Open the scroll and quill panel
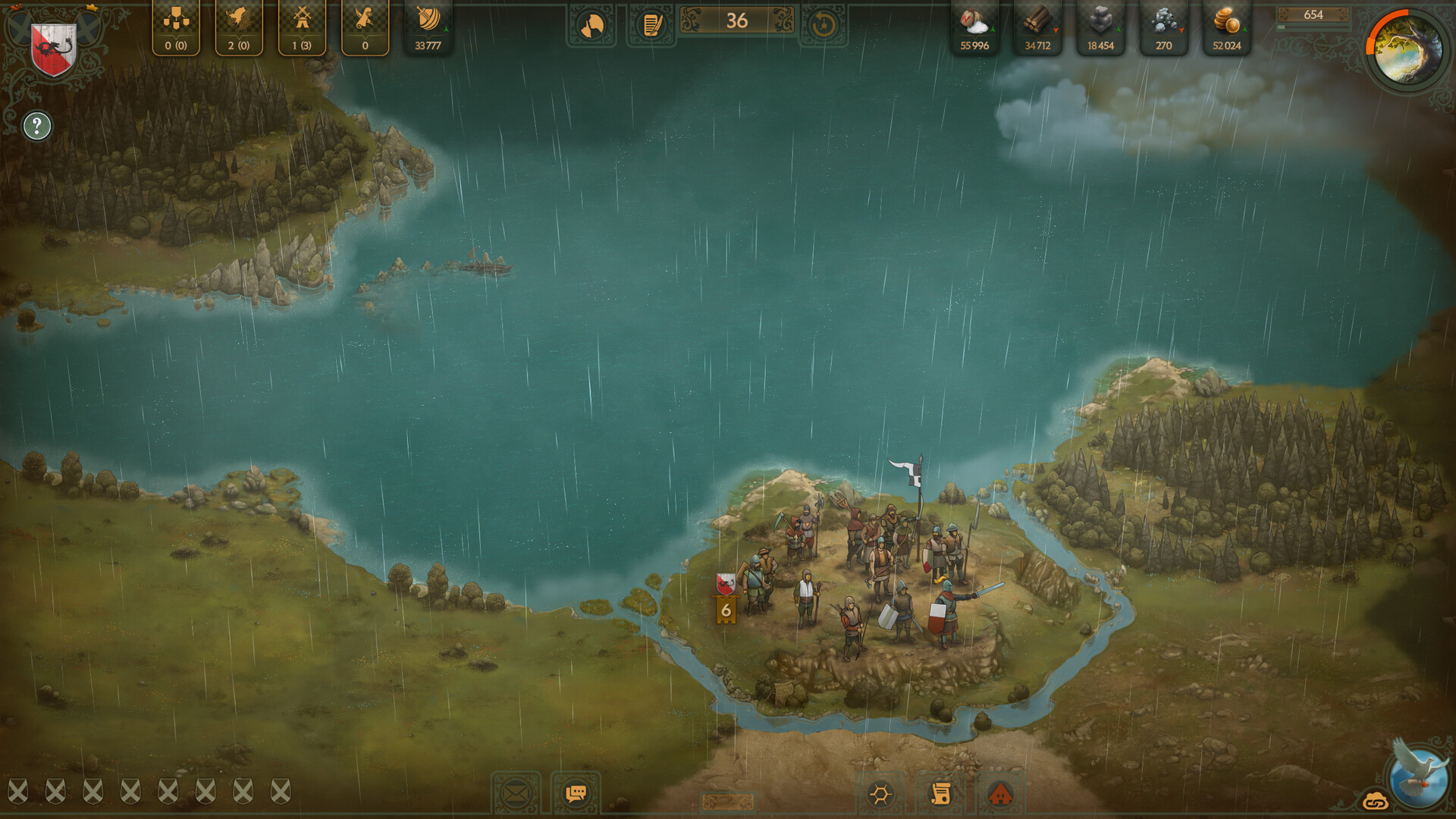Viewport: 1456px width, 819px height. tap(365, 27)
